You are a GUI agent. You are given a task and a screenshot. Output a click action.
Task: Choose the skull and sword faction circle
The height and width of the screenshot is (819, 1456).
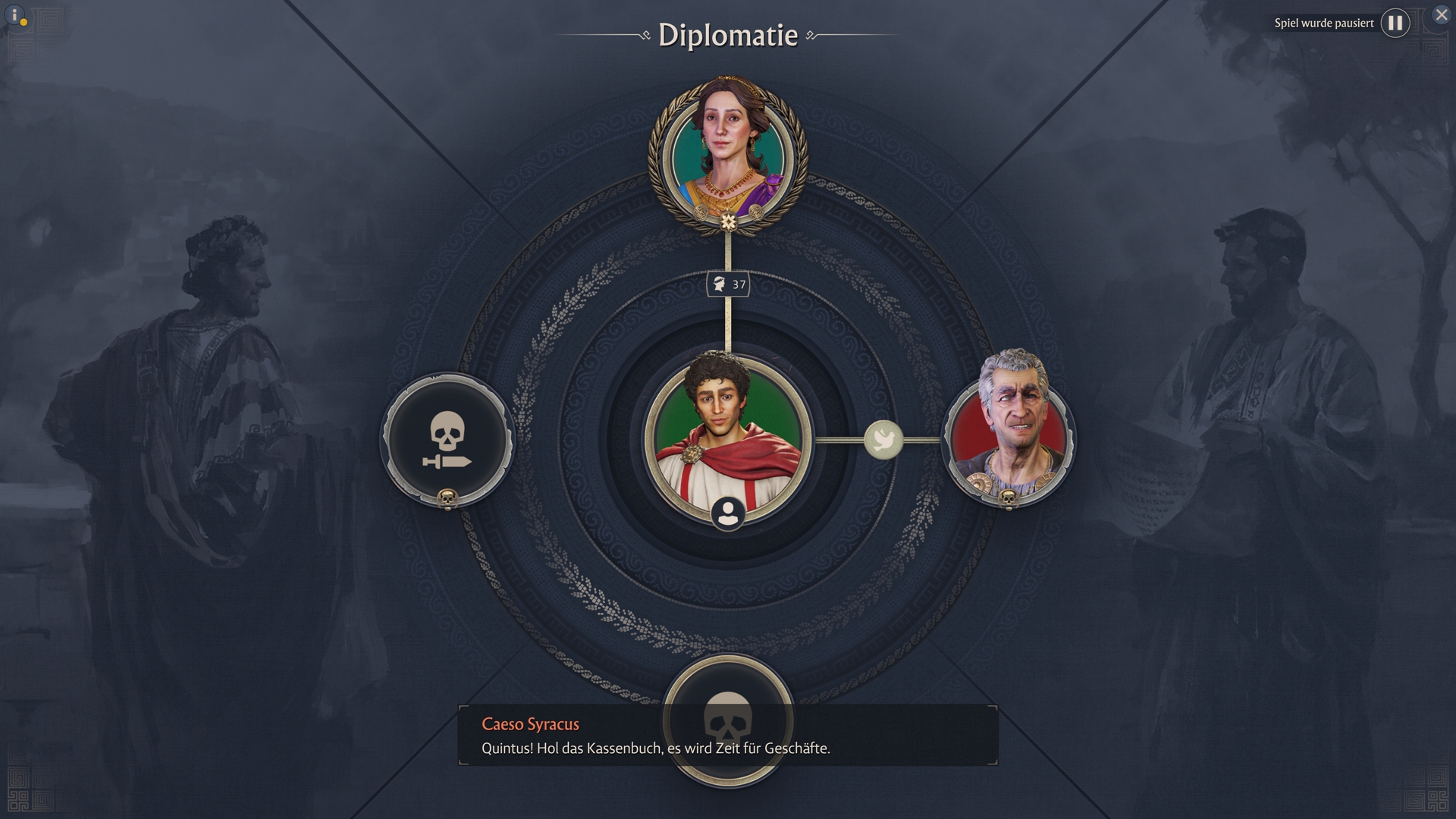point(447,440)
